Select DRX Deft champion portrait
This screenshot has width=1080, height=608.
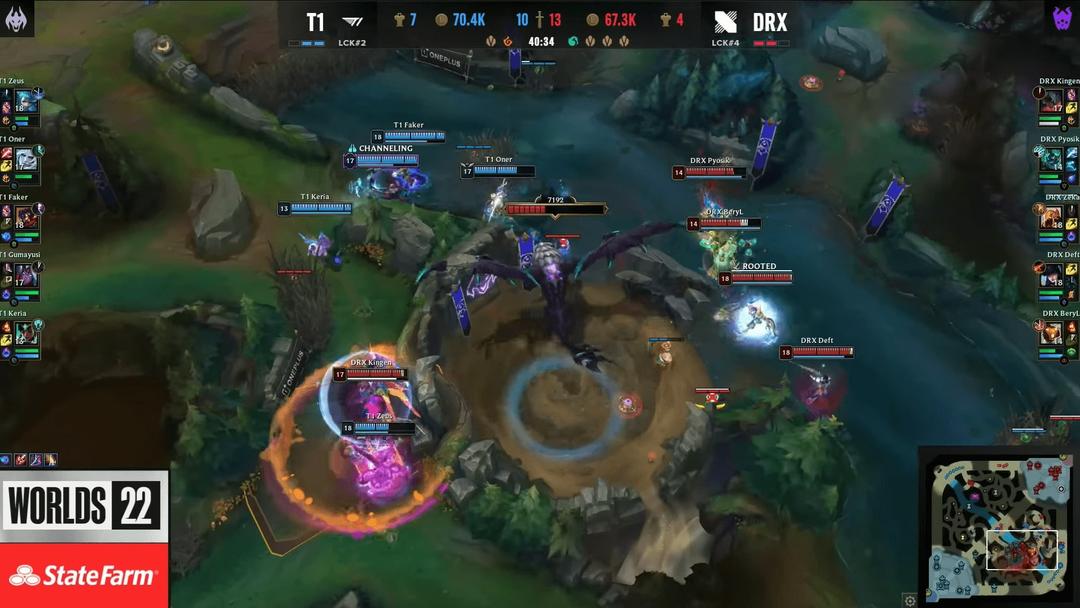click(1052, 275)
